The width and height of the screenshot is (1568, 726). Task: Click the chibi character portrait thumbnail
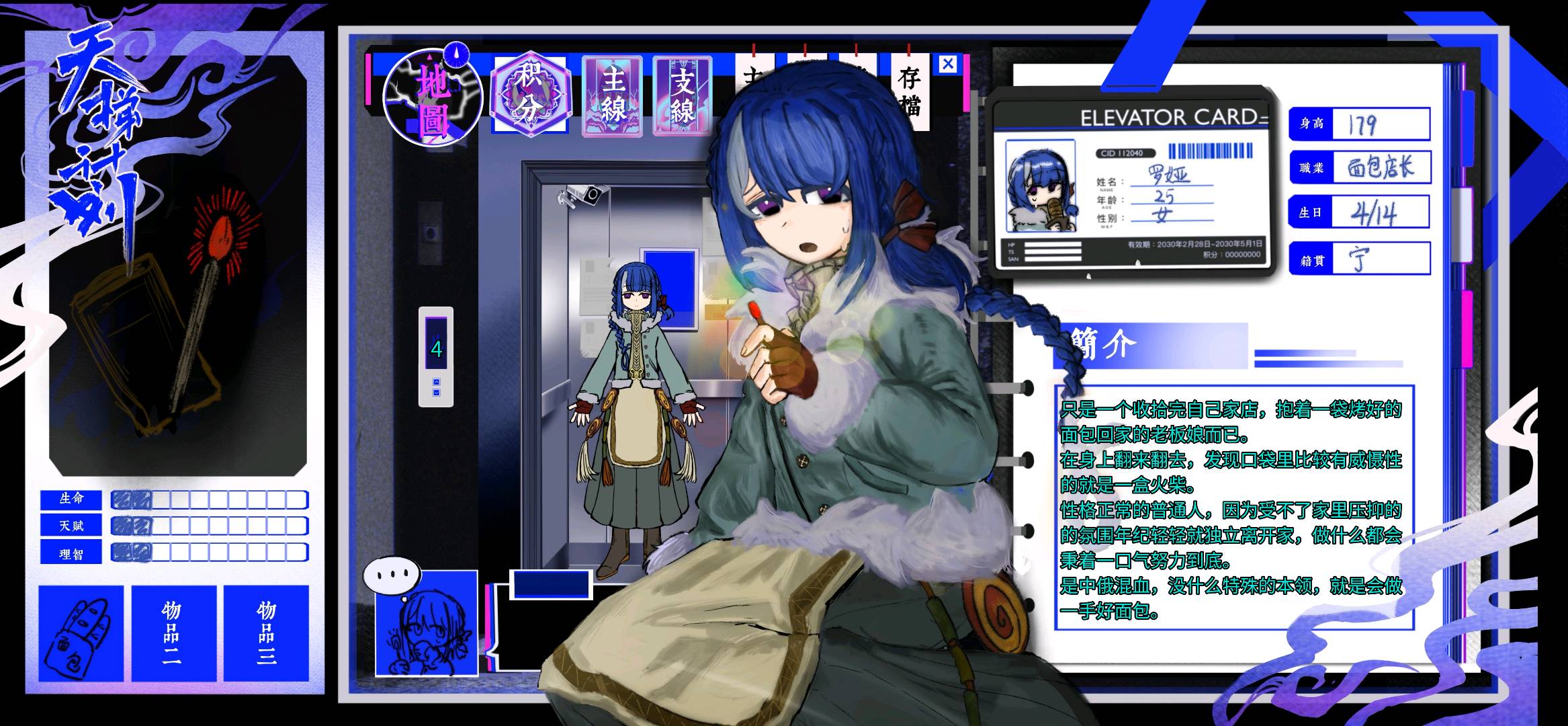coord(427,623)
